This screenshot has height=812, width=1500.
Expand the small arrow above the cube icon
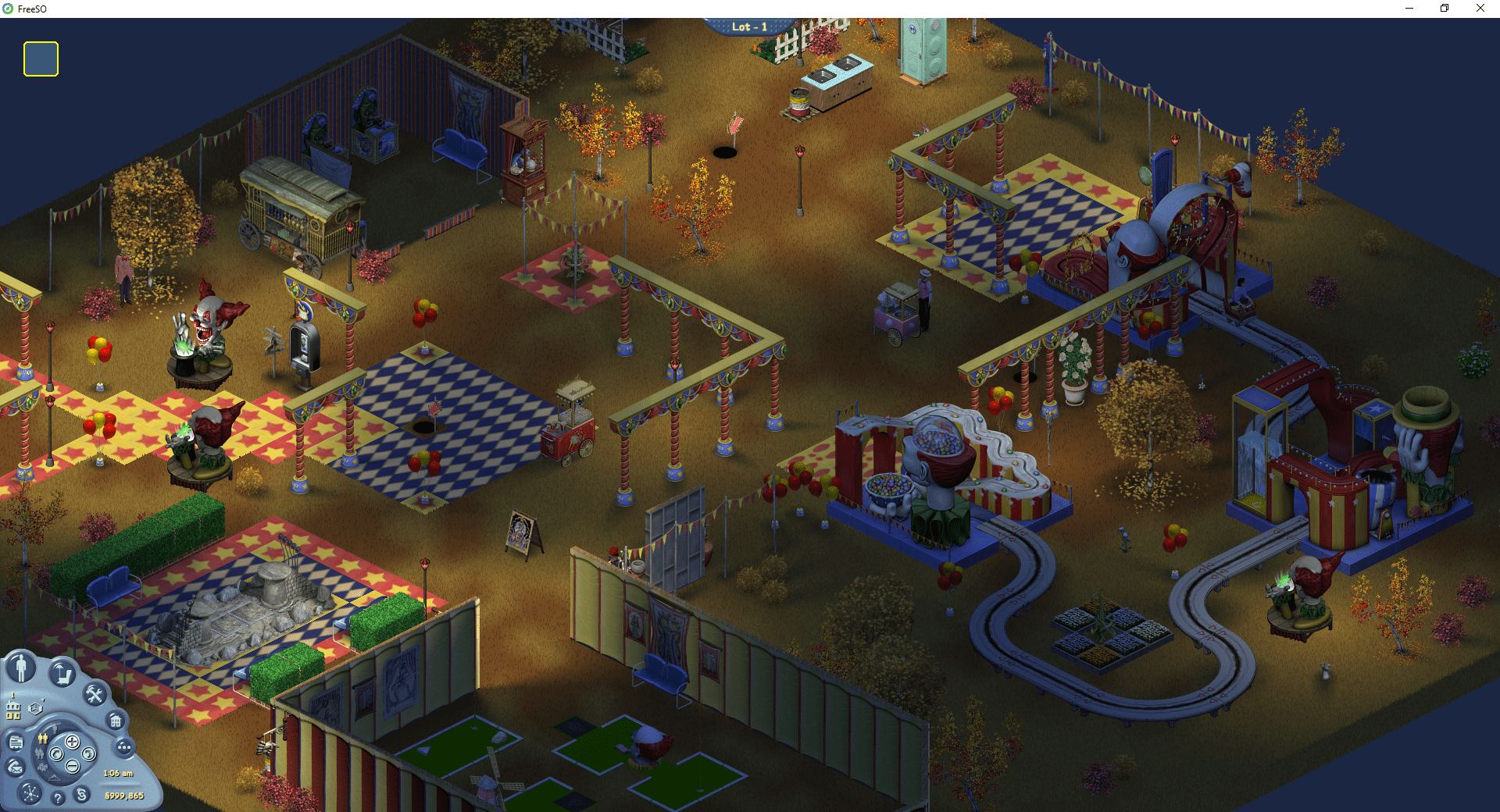coord(43,700)
